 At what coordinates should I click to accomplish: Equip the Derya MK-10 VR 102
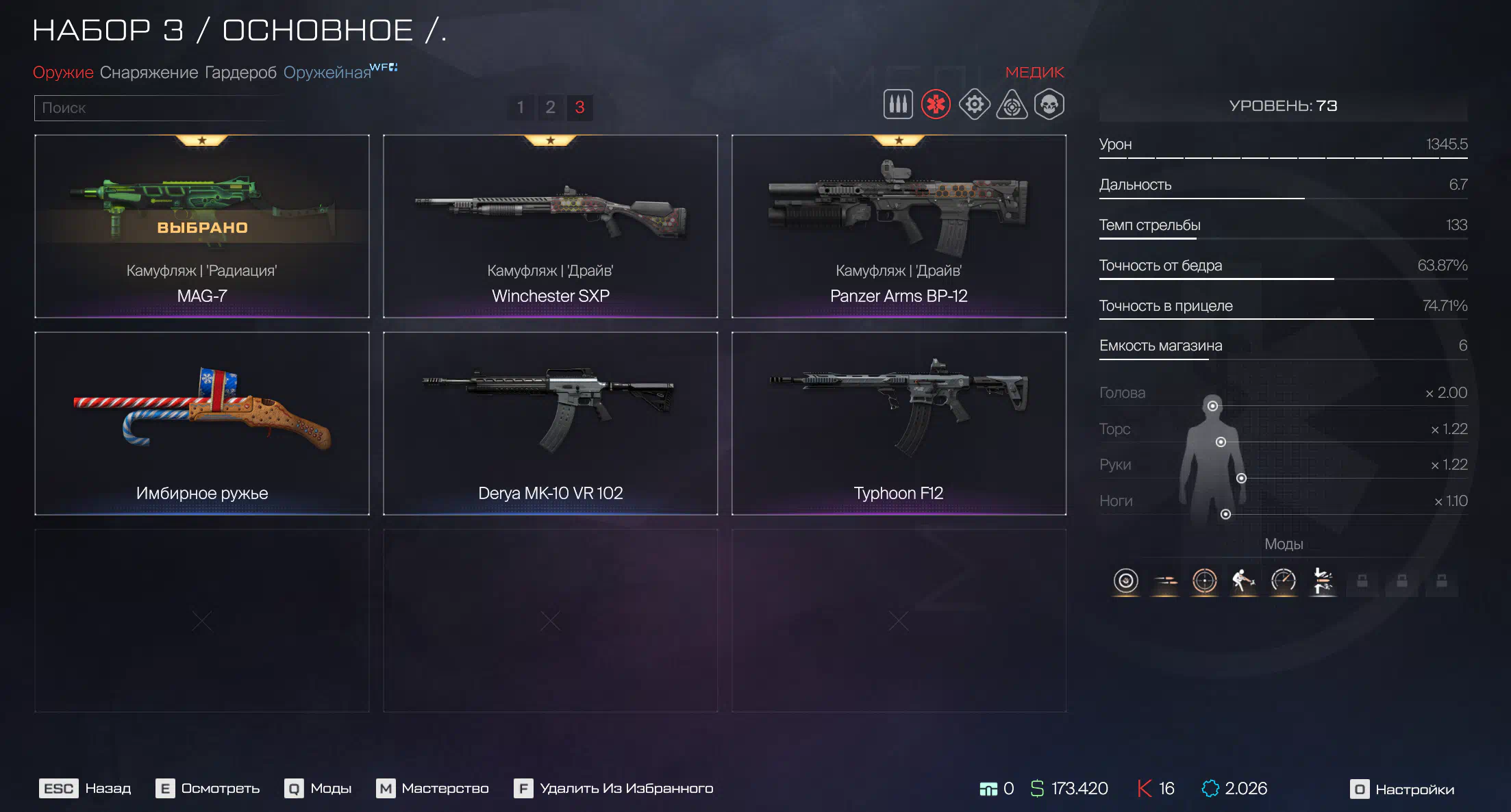click(x=550, y=423)
